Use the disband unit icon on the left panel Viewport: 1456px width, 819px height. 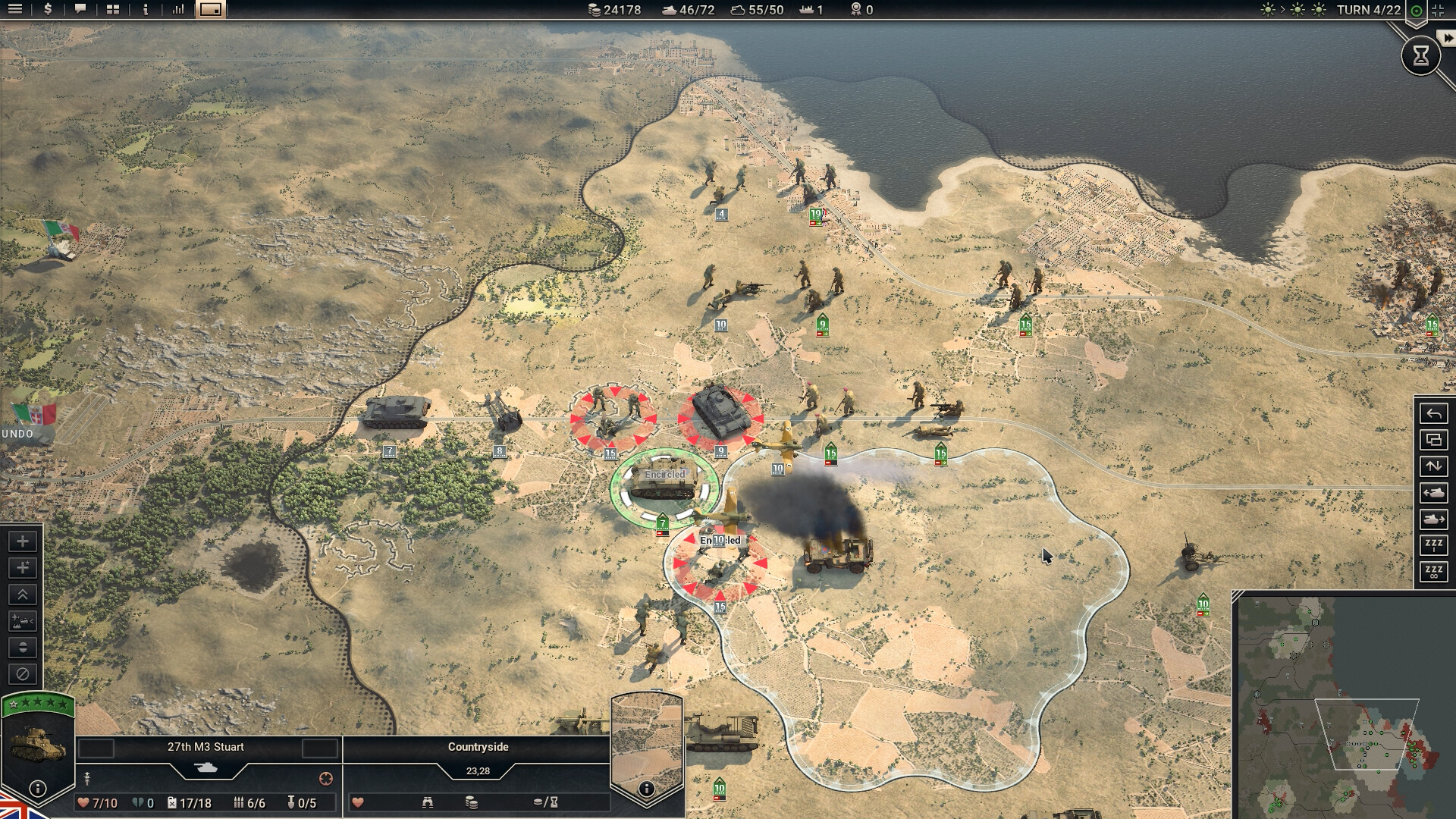point(21,673)
